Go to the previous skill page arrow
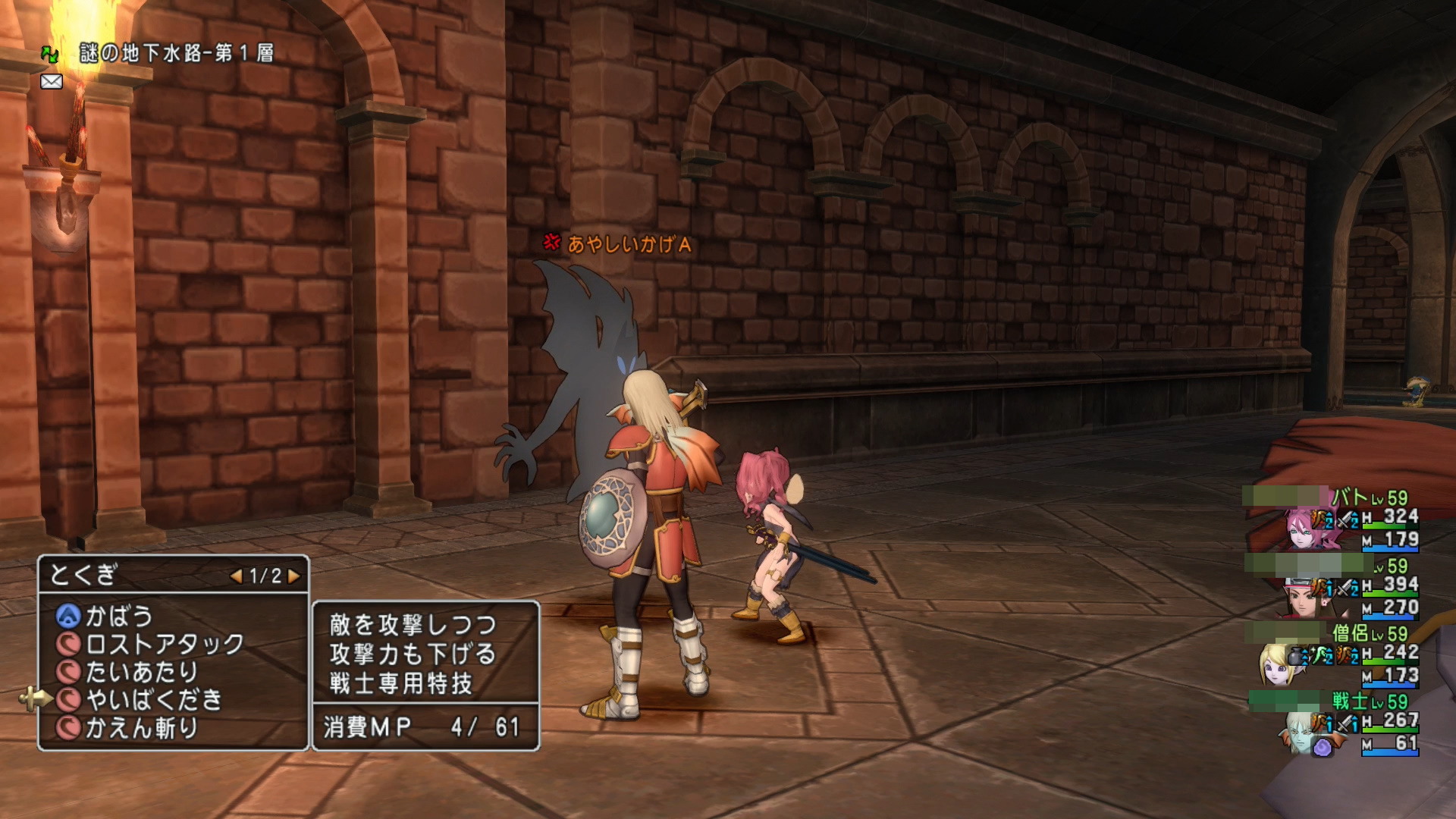 pos(237,576)
